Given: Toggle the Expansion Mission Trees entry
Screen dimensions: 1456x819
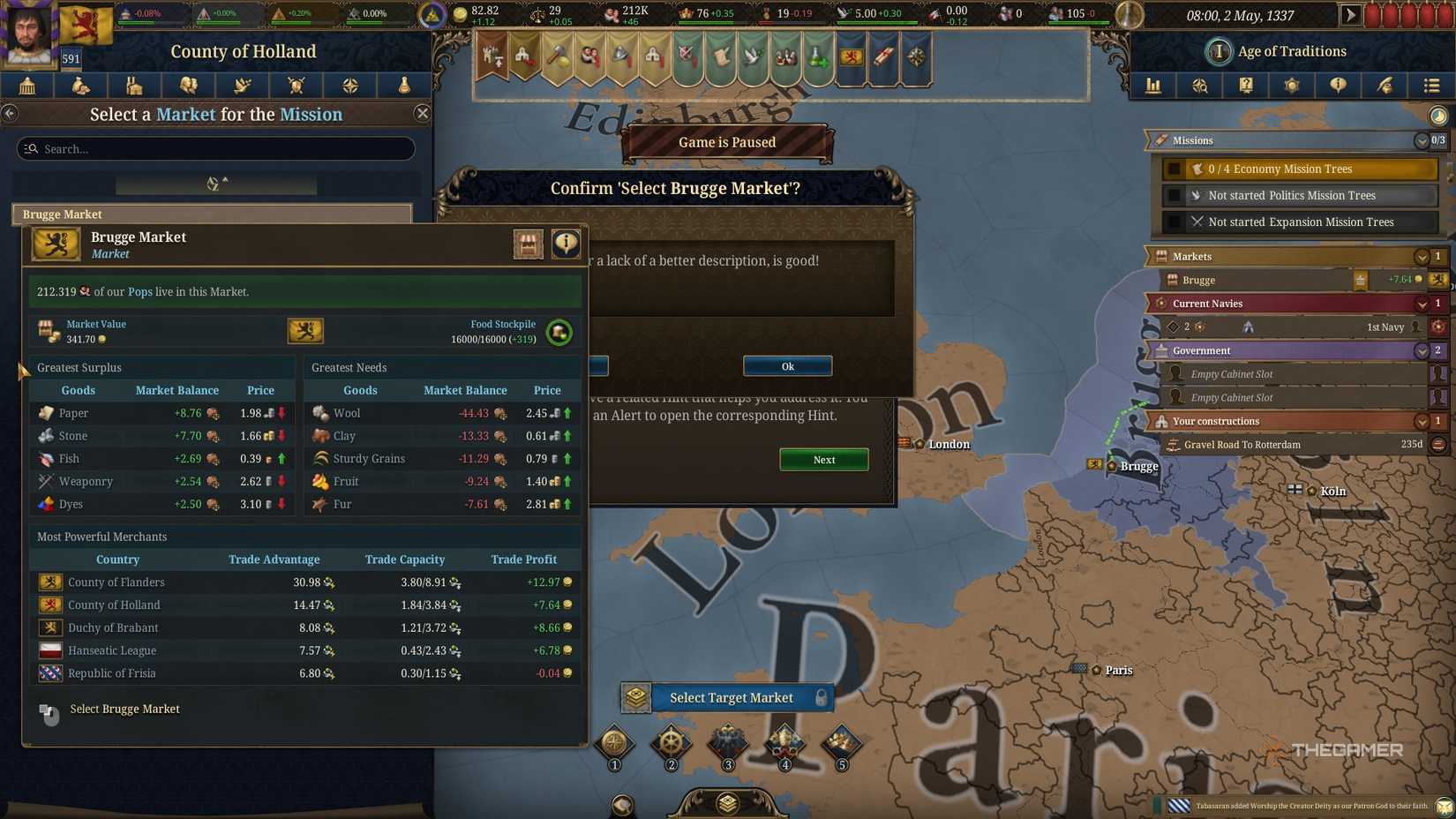Looking at the screenshot, I should 1297,222.
